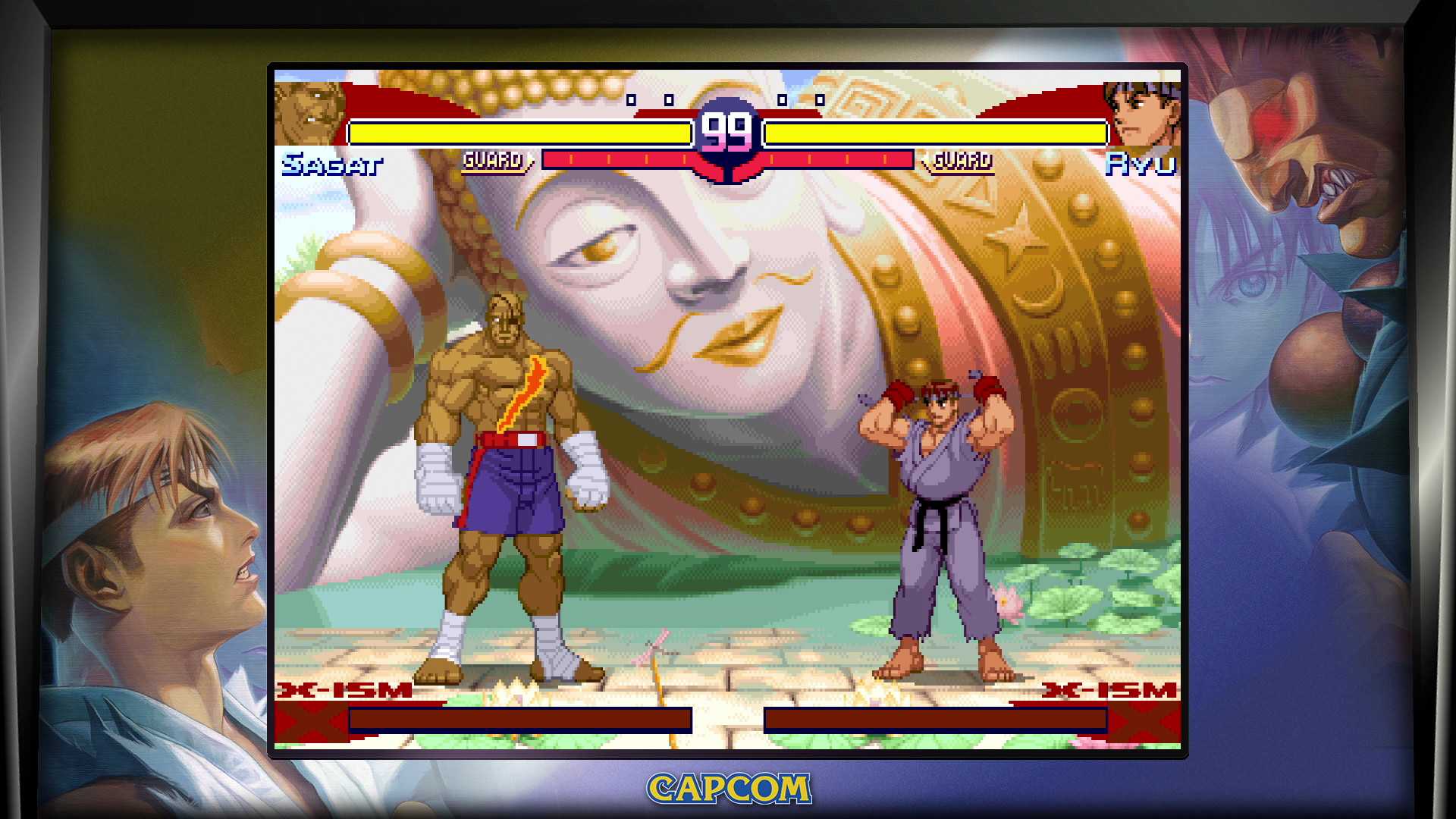The width and height of the screenshot is (1456, 819).
Task: Click the tick marks above the timer
Action: (667, 99)
